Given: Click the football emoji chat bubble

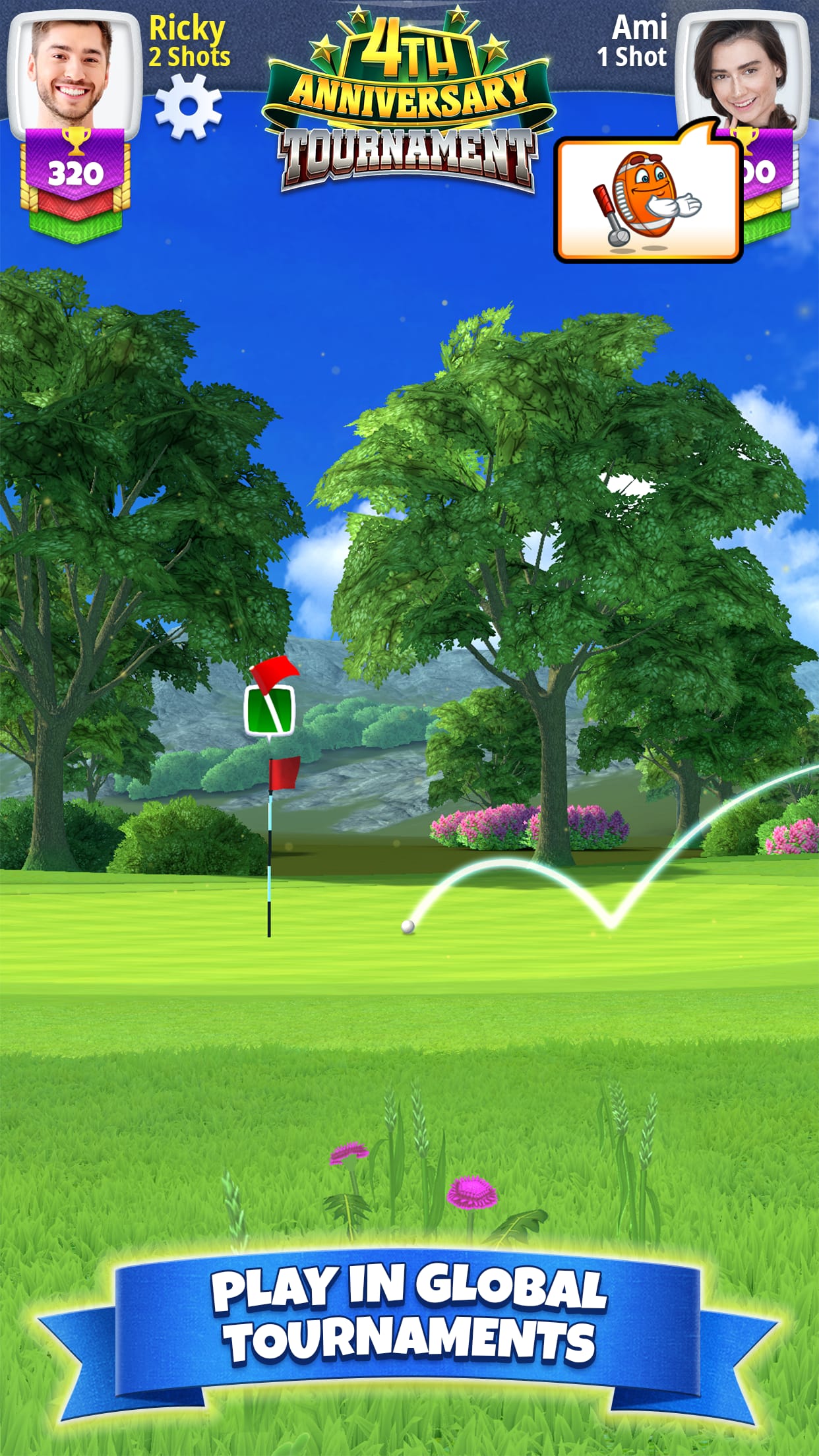Looking at the screenshot, I should point(649,200).
